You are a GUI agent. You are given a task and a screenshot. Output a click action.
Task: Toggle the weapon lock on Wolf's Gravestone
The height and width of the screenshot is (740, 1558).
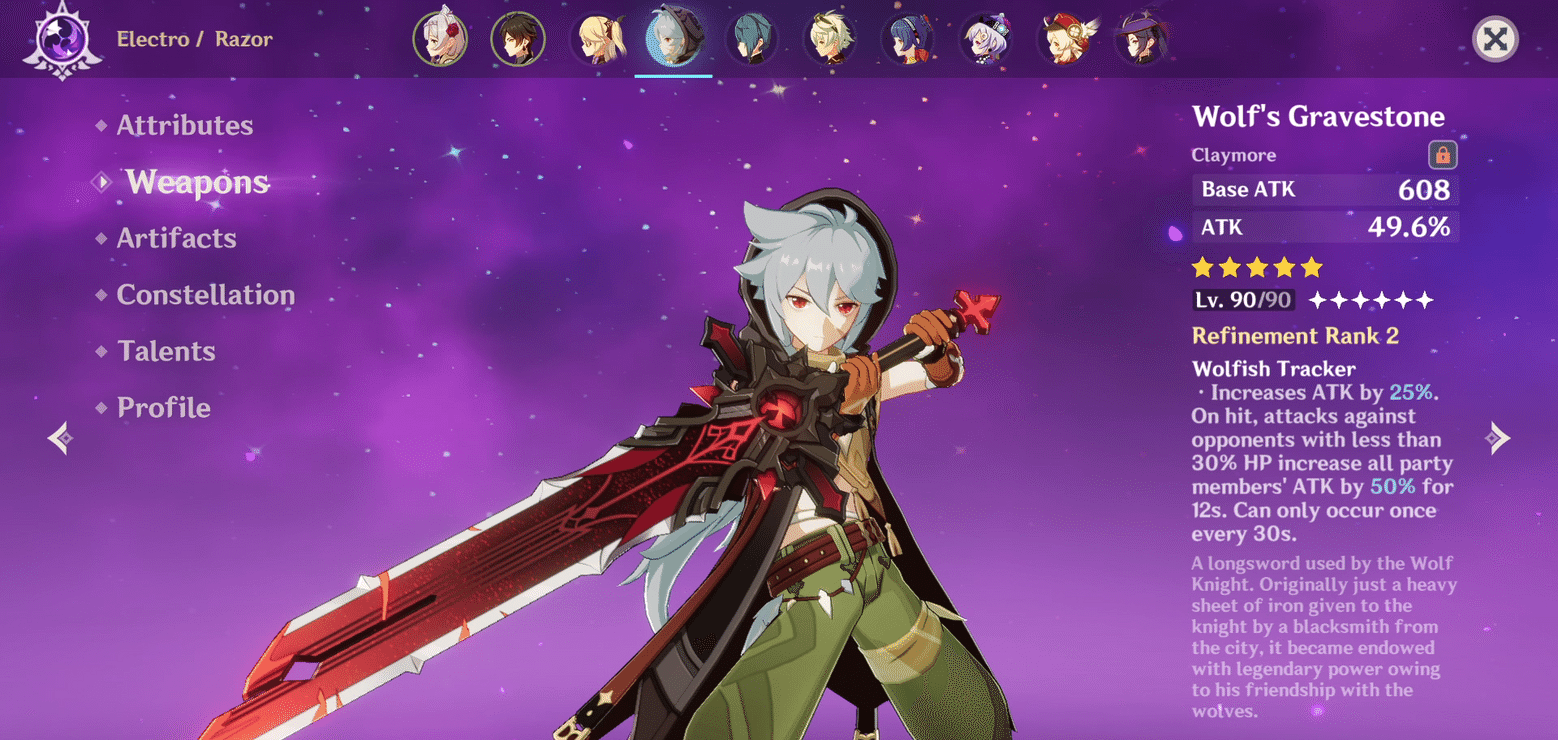1442,154
